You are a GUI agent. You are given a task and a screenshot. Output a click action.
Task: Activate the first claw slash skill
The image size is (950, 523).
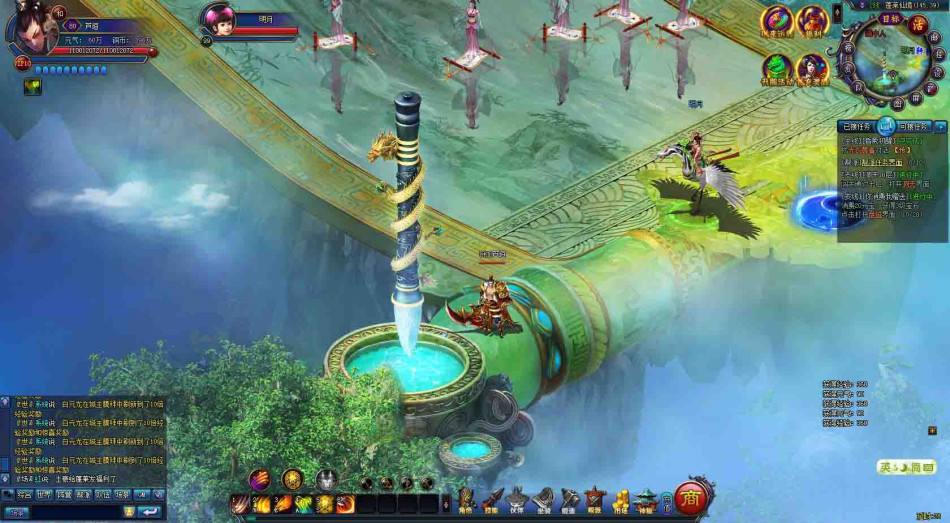241,504
